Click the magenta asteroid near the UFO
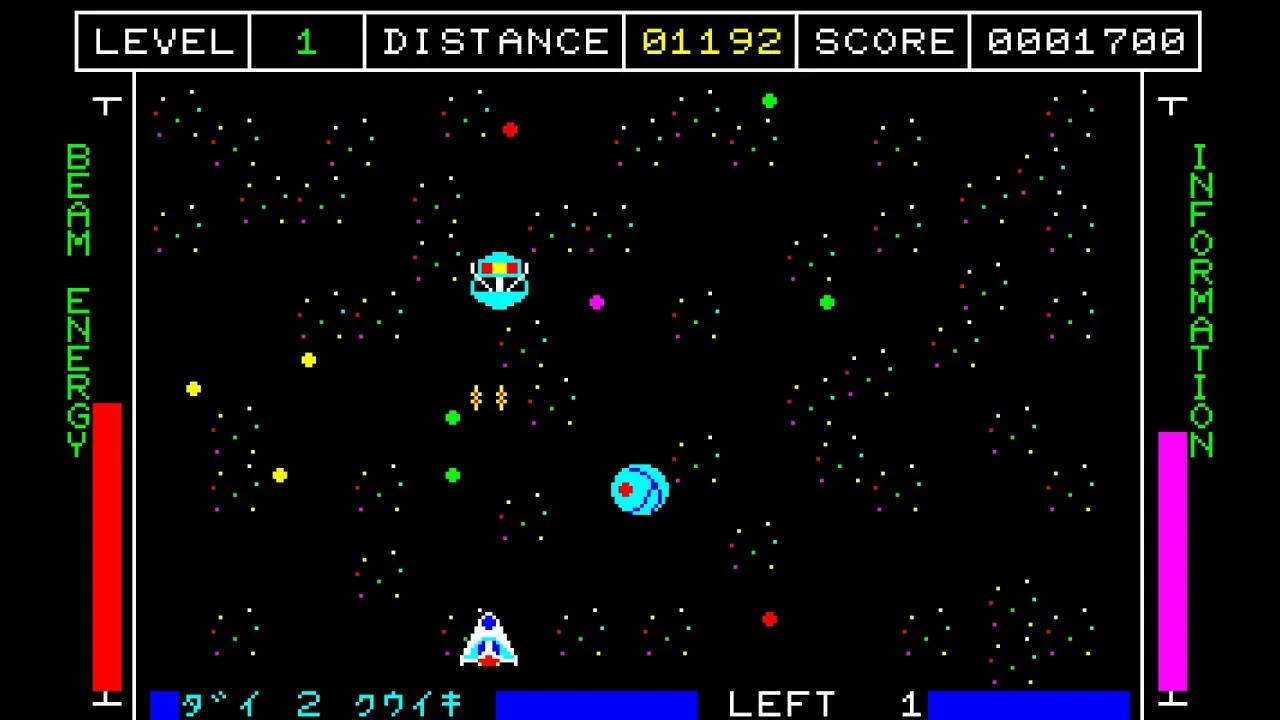 597,302
